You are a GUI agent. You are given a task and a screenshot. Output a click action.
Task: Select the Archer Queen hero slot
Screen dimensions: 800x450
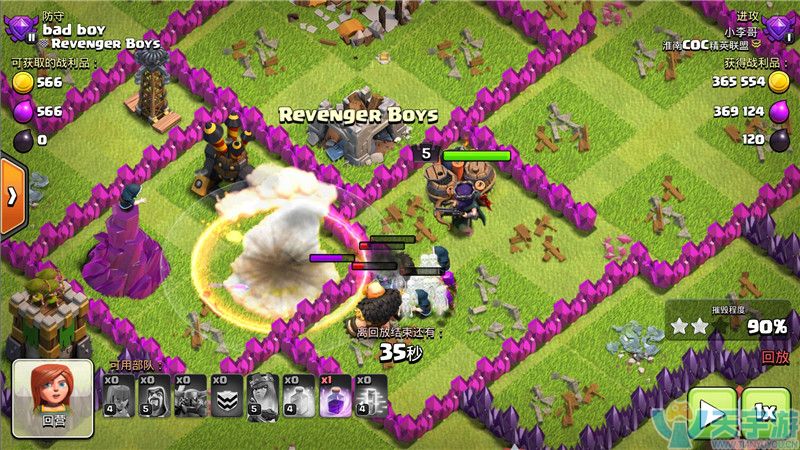[263, 396]
